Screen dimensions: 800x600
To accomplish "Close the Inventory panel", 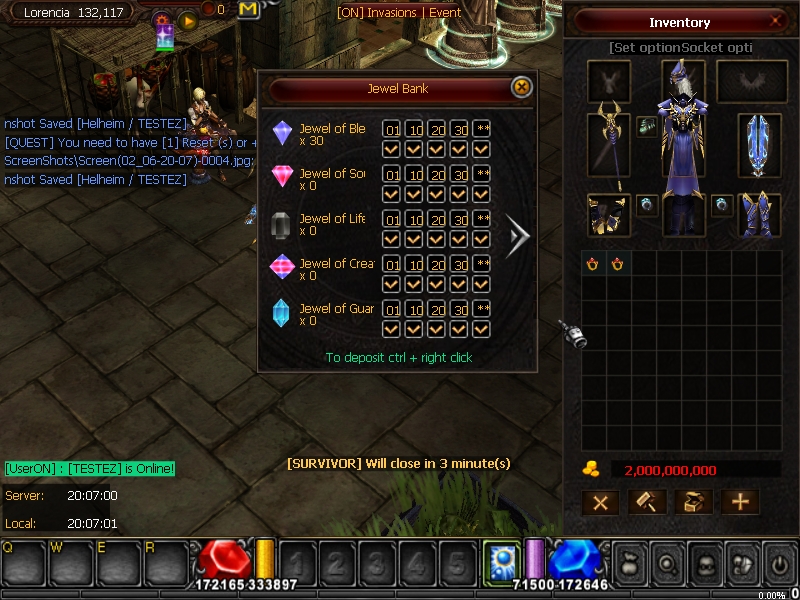I will pyautogui.click(x=776, y=22).
